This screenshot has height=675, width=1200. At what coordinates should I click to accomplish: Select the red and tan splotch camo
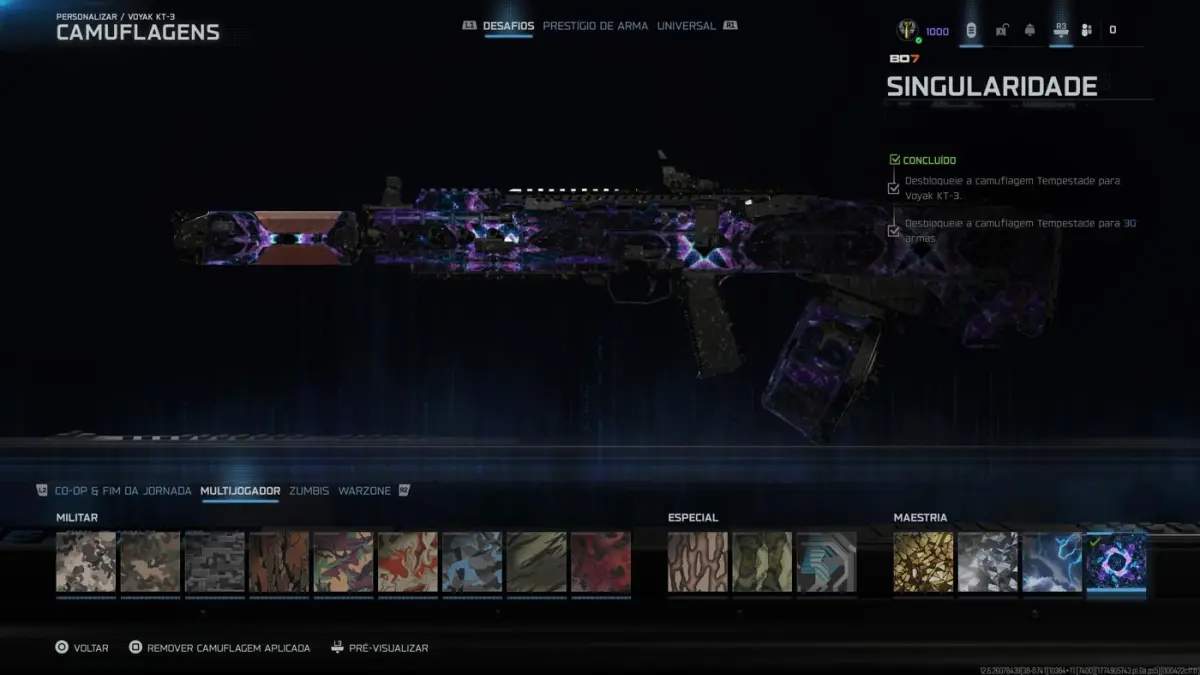pos(408,562)
